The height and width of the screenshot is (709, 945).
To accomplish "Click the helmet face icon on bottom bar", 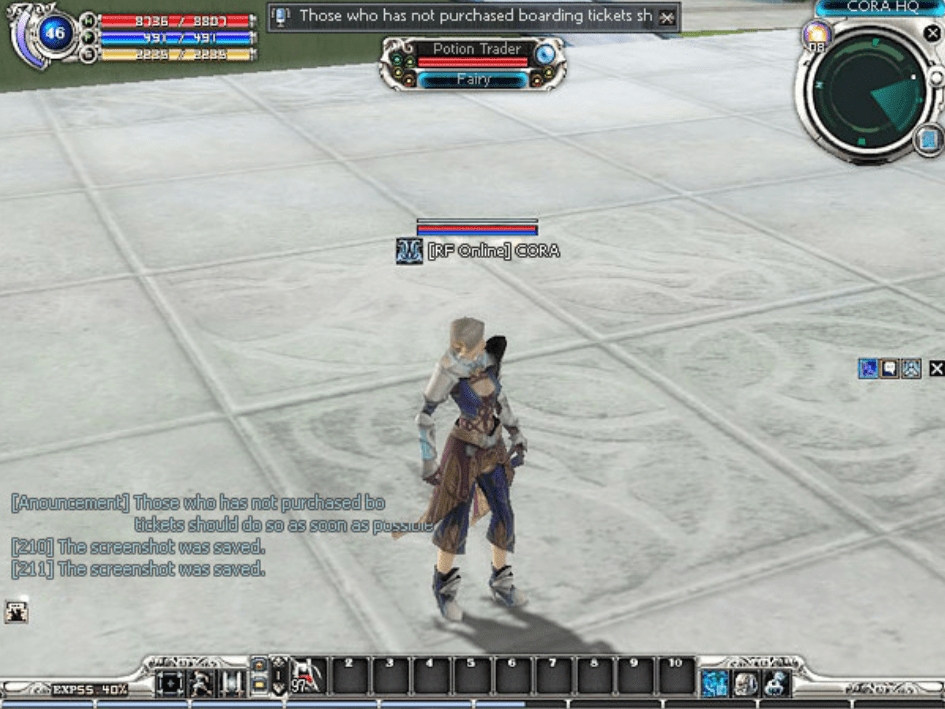I will (x=745, y=683).
